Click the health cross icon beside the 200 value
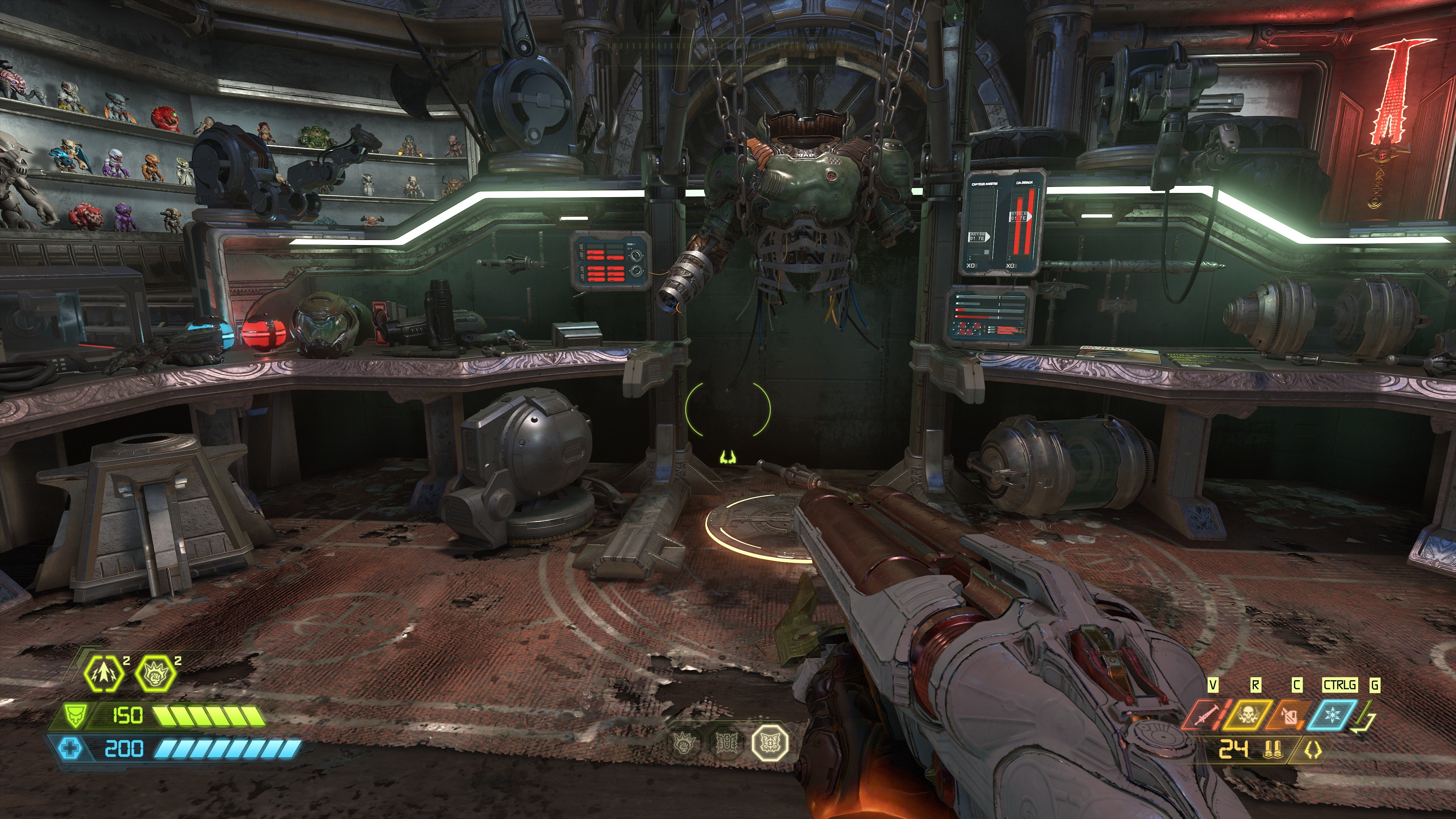This screenshot has width=1456, height=819. [69, 748]
